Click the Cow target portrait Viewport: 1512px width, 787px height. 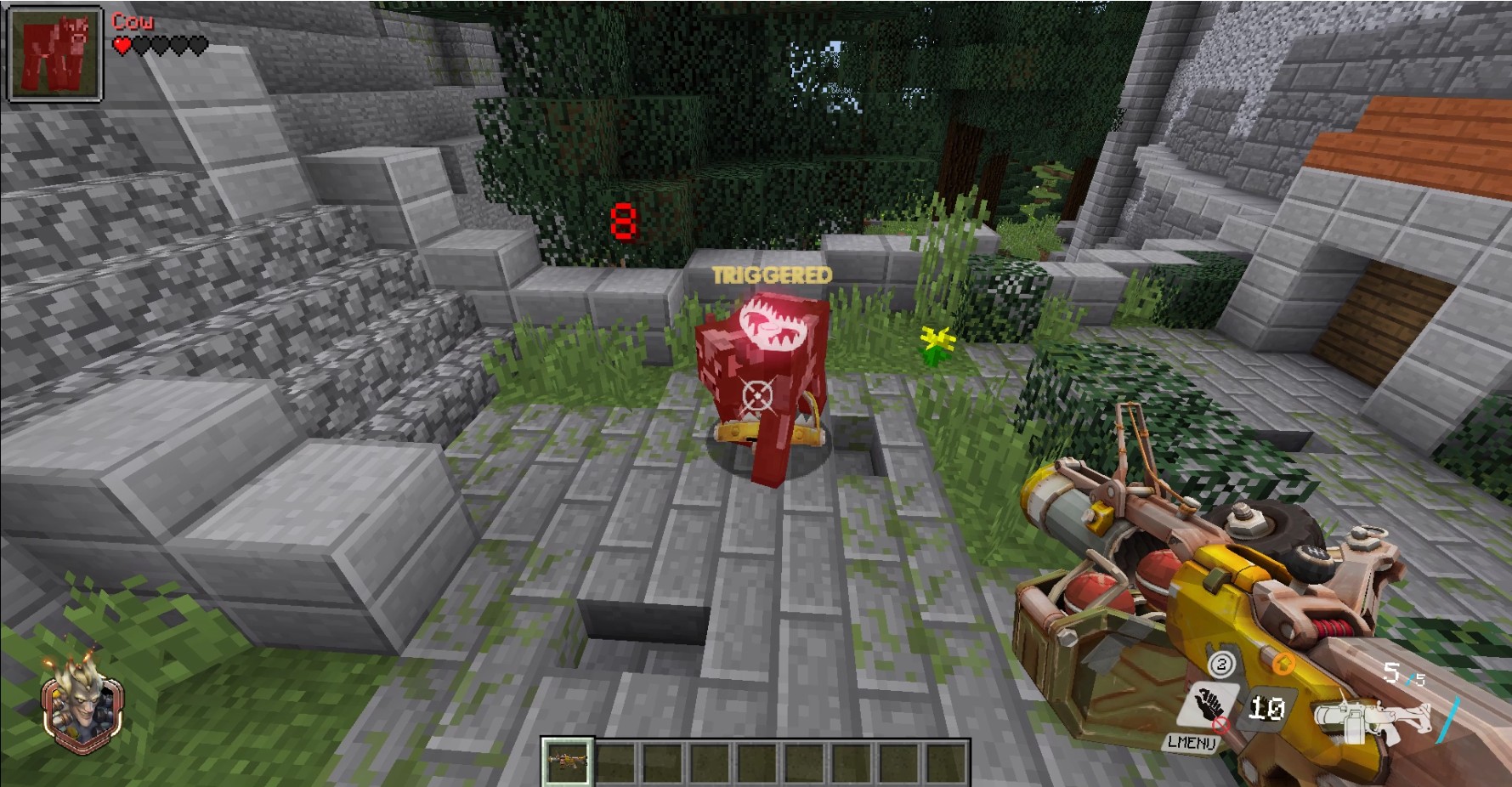[55, 54]
